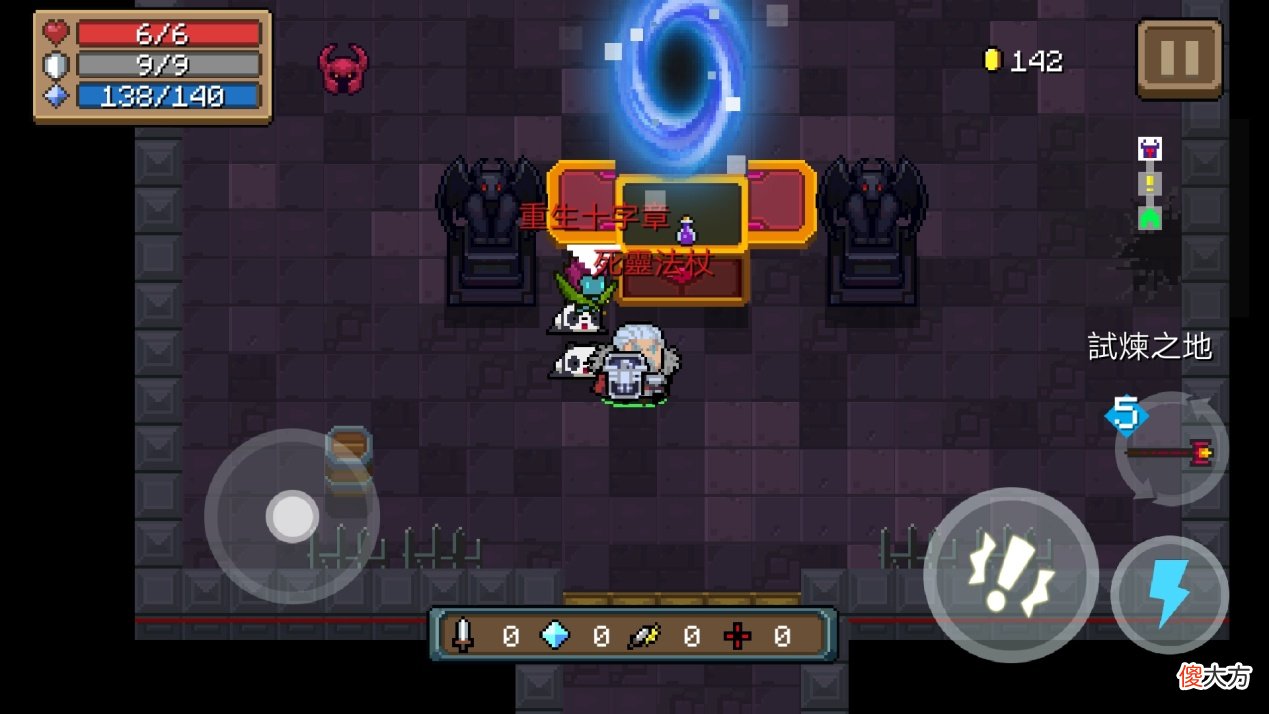Tap the attack button with exclamation marks
The height and width of the screenshot is (714, 1269).
[x=1010, y=575]
